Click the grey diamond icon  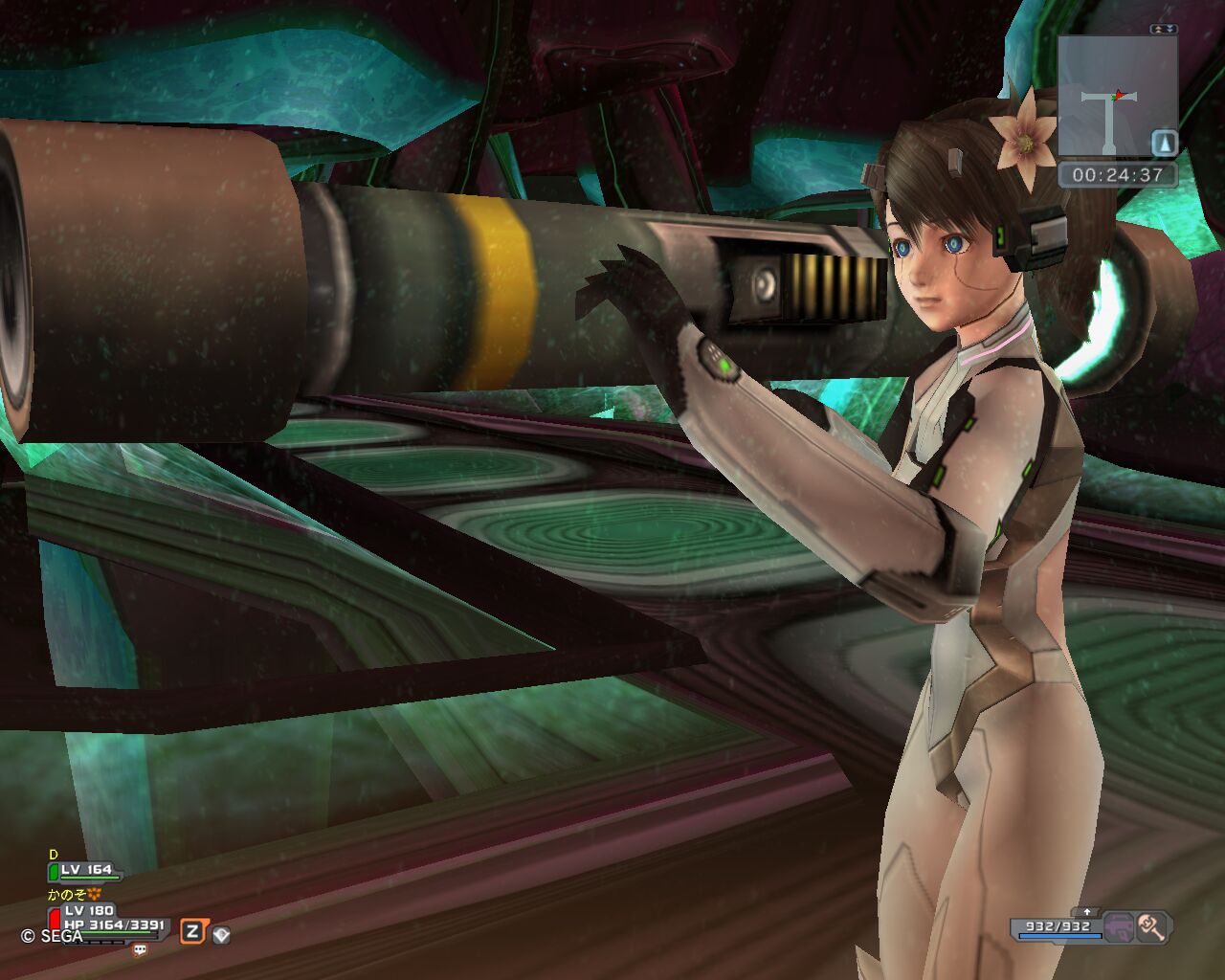221,934
